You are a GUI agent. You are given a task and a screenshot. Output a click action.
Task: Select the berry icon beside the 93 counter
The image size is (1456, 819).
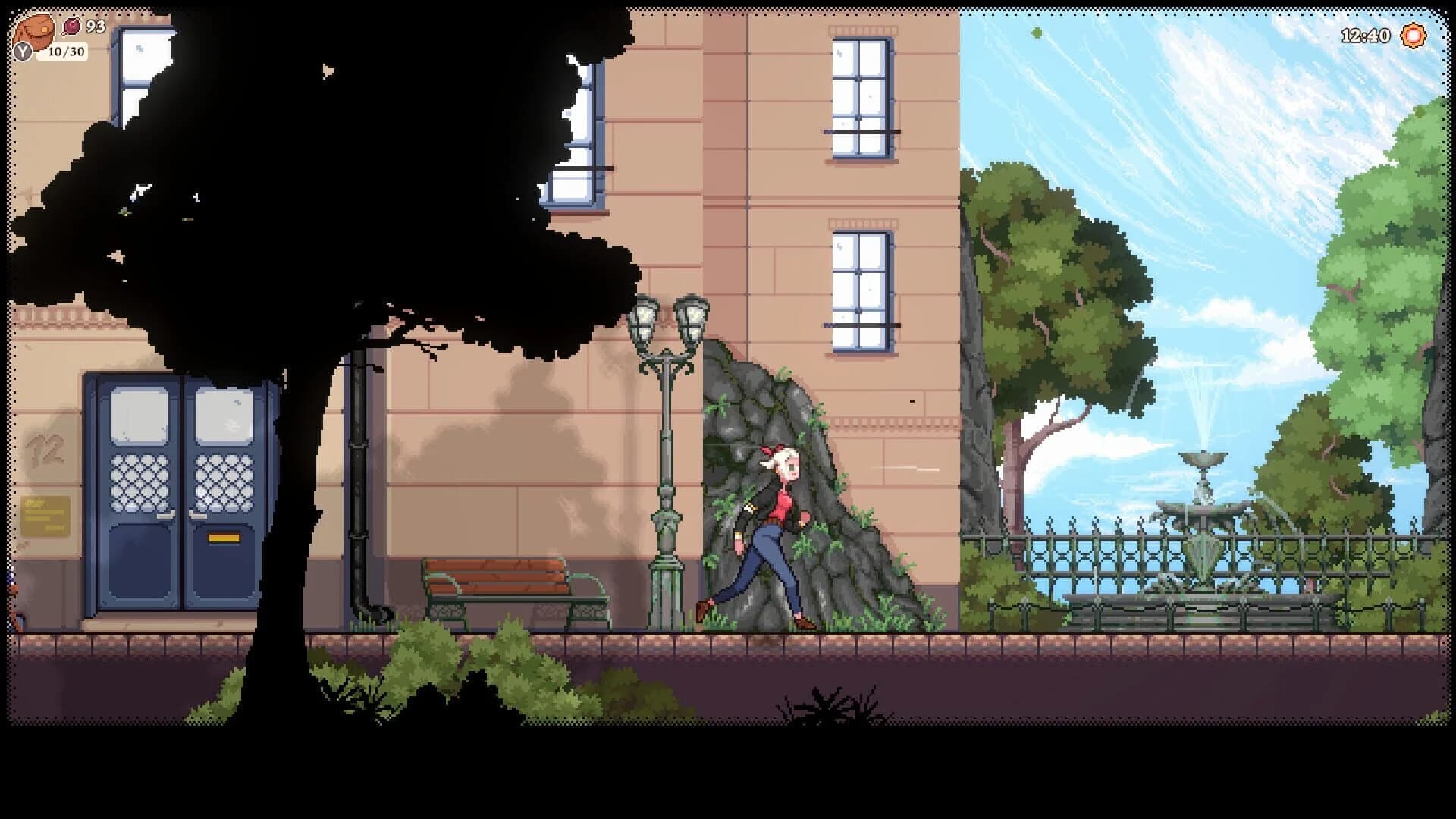tap(72, 25)
